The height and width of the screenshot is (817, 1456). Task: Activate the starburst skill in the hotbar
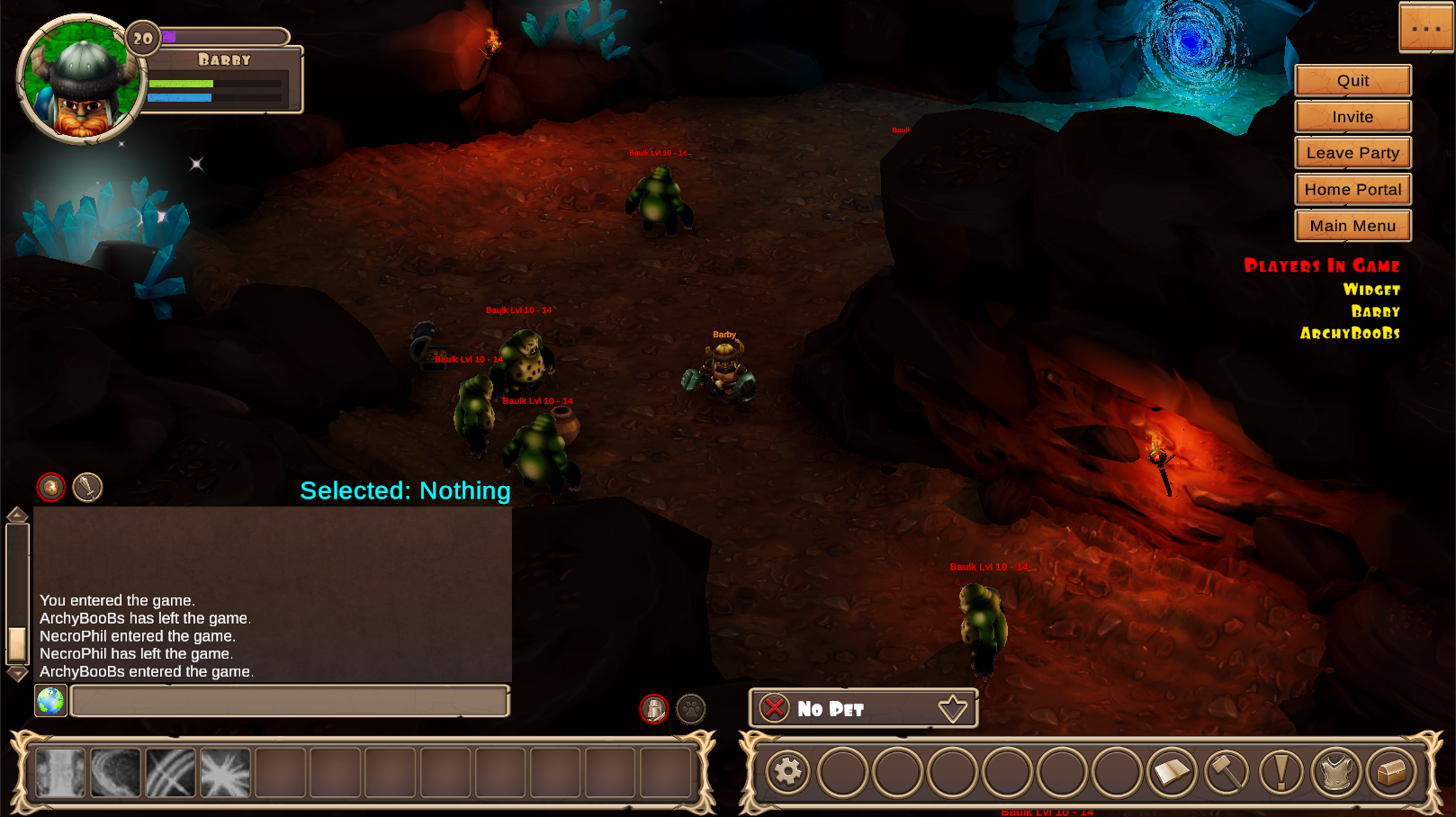(225, 773)
